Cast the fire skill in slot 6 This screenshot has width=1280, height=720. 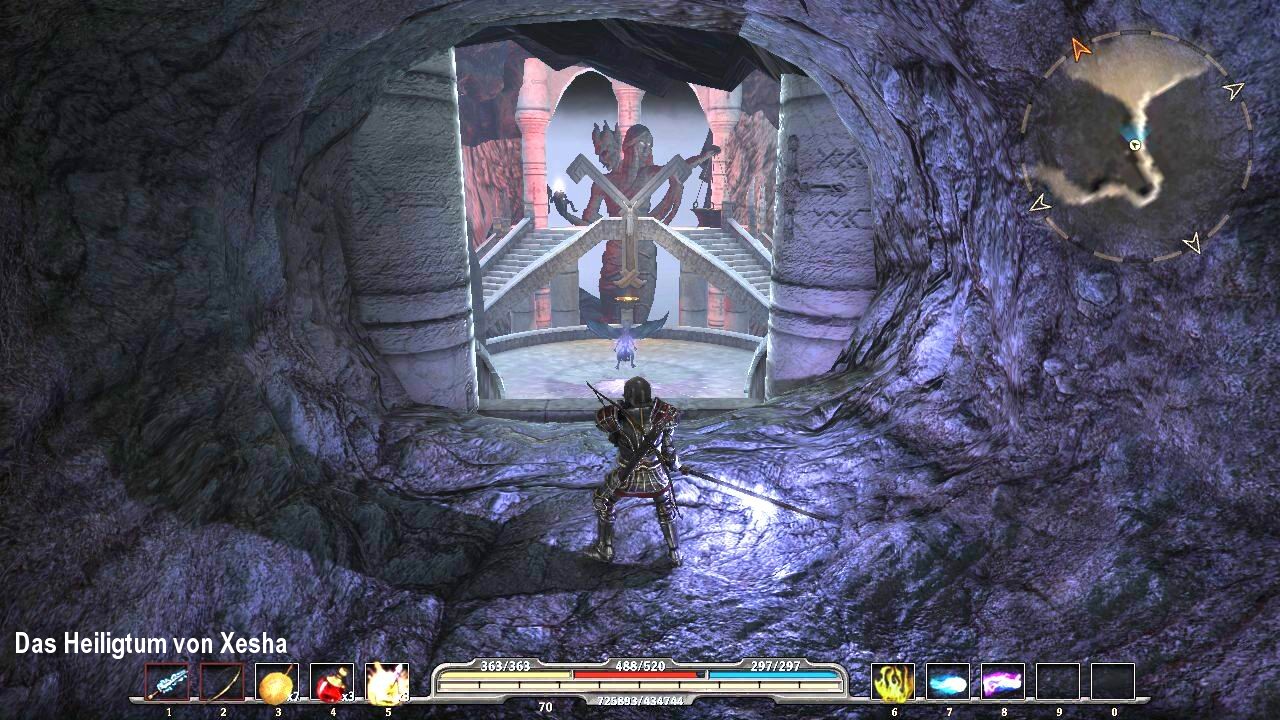(x=893, y=683)
